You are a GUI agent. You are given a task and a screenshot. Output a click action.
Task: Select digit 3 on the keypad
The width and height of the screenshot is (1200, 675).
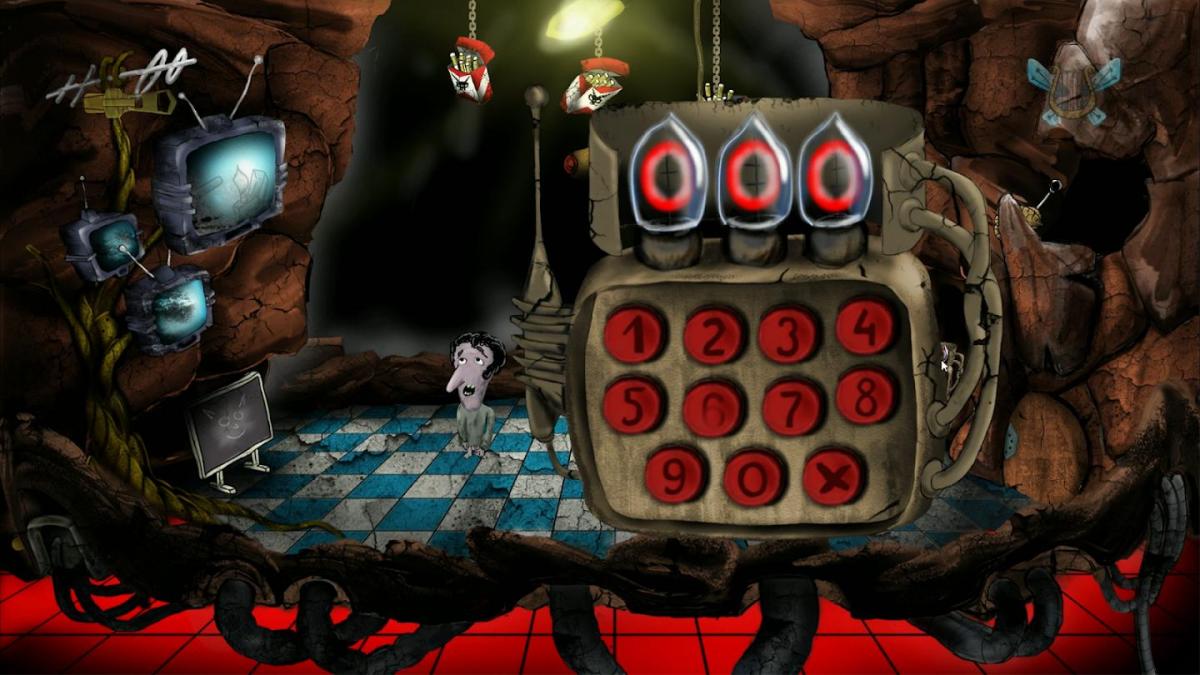click(789, 333)
